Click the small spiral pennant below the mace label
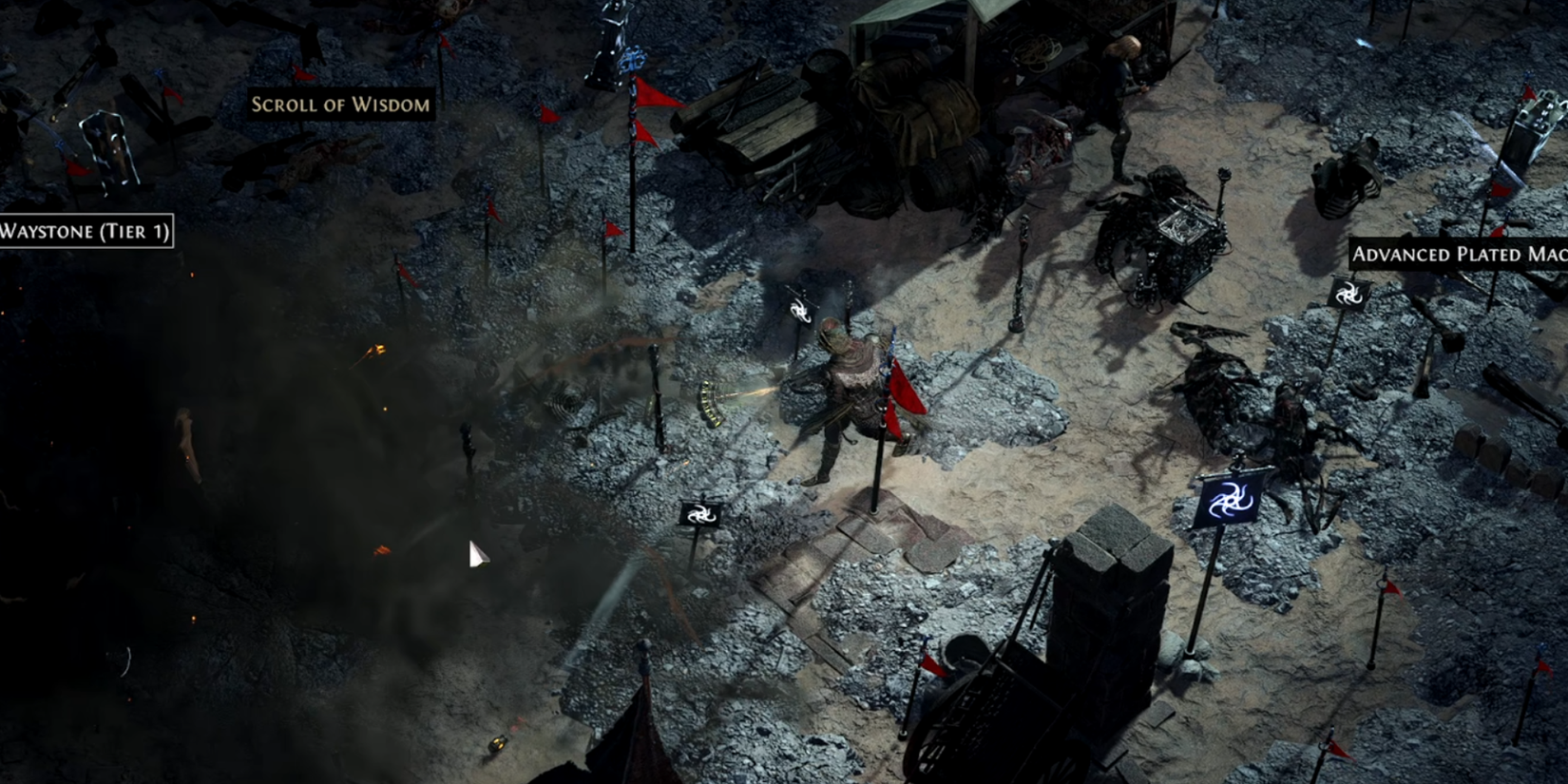Image resolution: width=1568 pixels, height=784 pixels. click(1348, 295)
